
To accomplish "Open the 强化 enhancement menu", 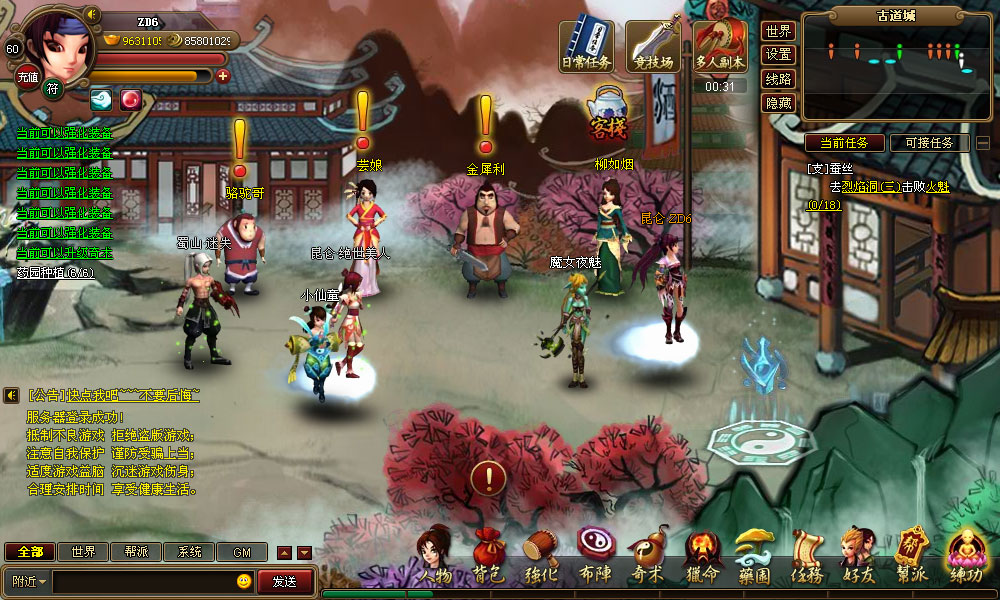I will [x=541, y=558].
